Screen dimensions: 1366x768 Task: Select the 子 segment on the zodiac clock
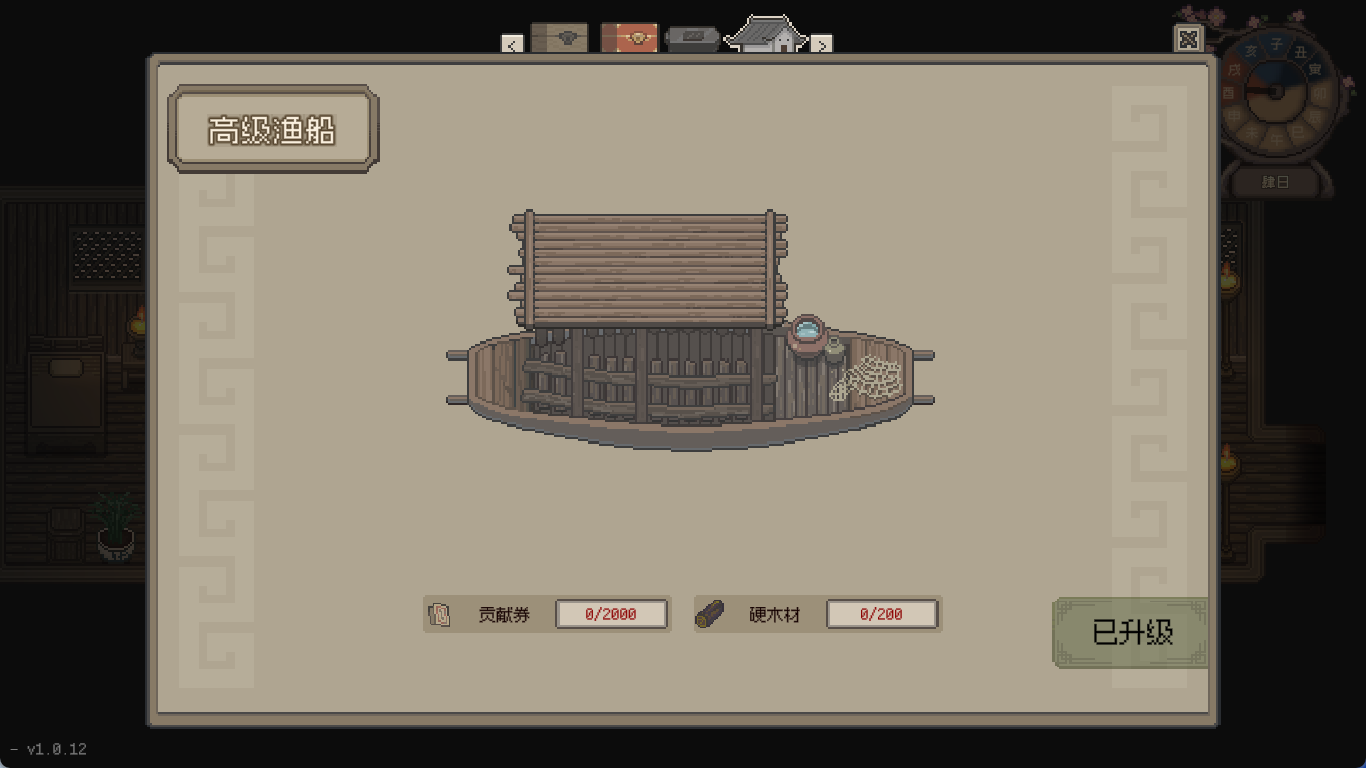pos(1277,42)
